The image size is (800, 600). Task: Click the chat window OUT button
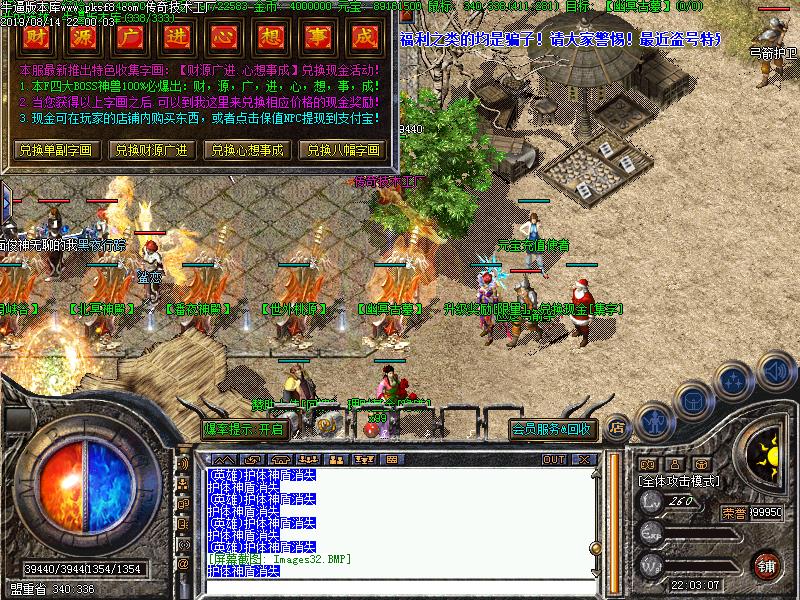(x=554, y=459)
